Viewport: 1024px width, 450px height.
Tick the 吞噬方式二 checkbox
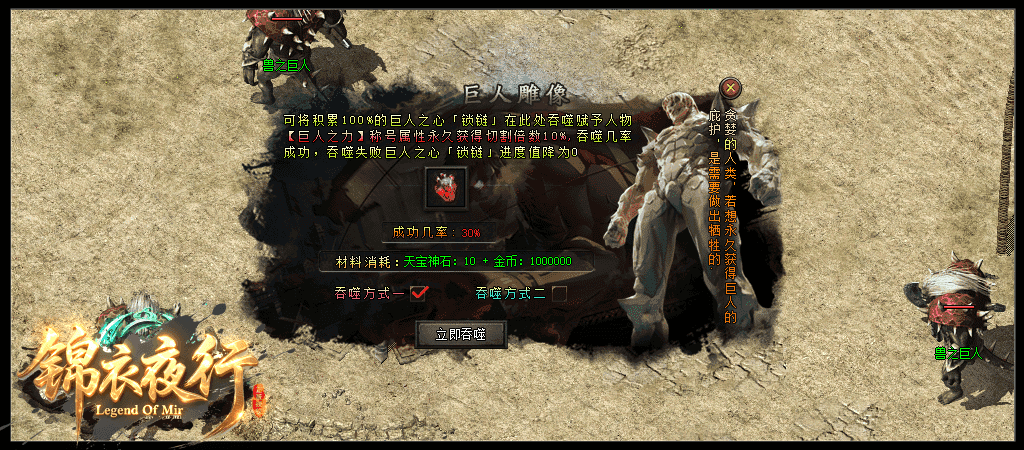tap(560, 294)
